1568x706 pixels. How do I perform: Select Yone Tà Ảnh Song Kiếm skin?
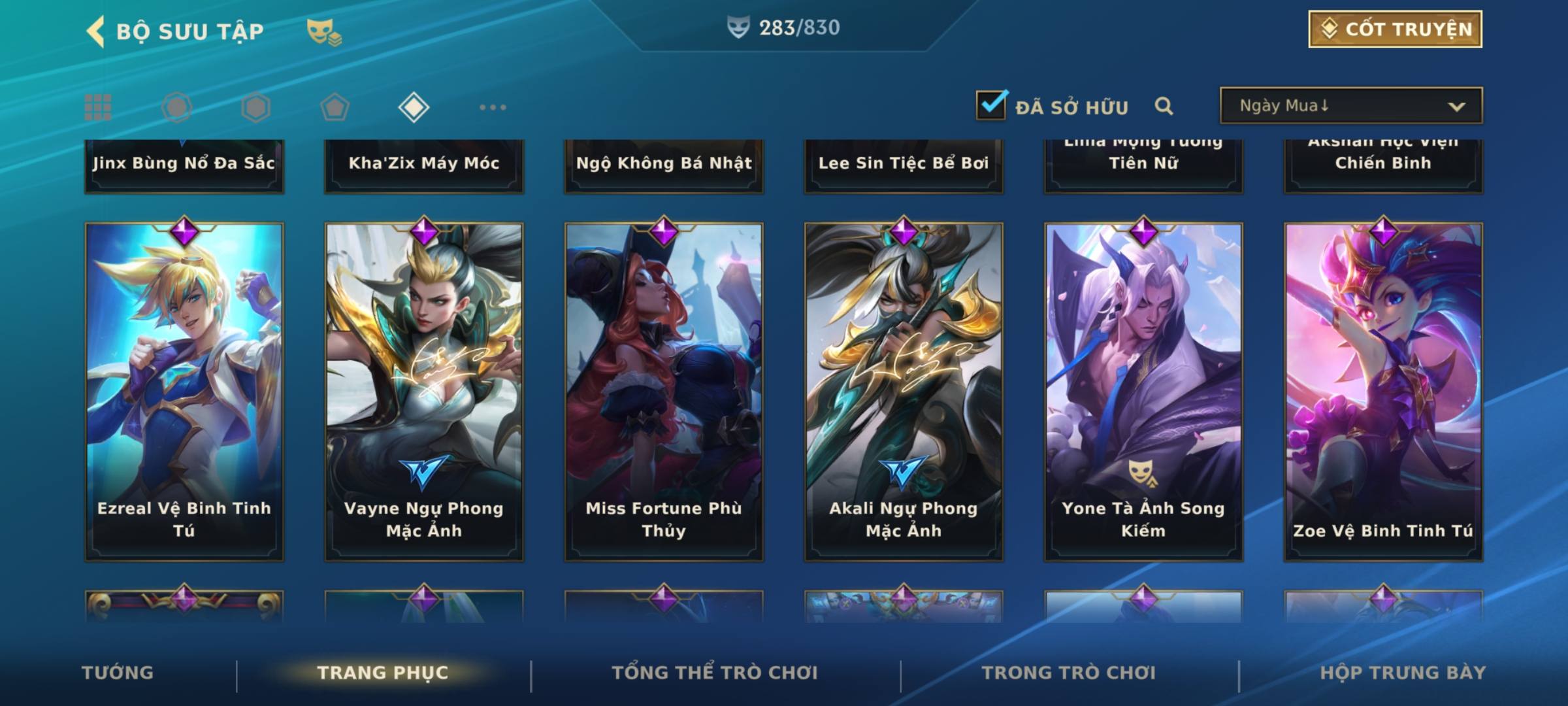1143,391
